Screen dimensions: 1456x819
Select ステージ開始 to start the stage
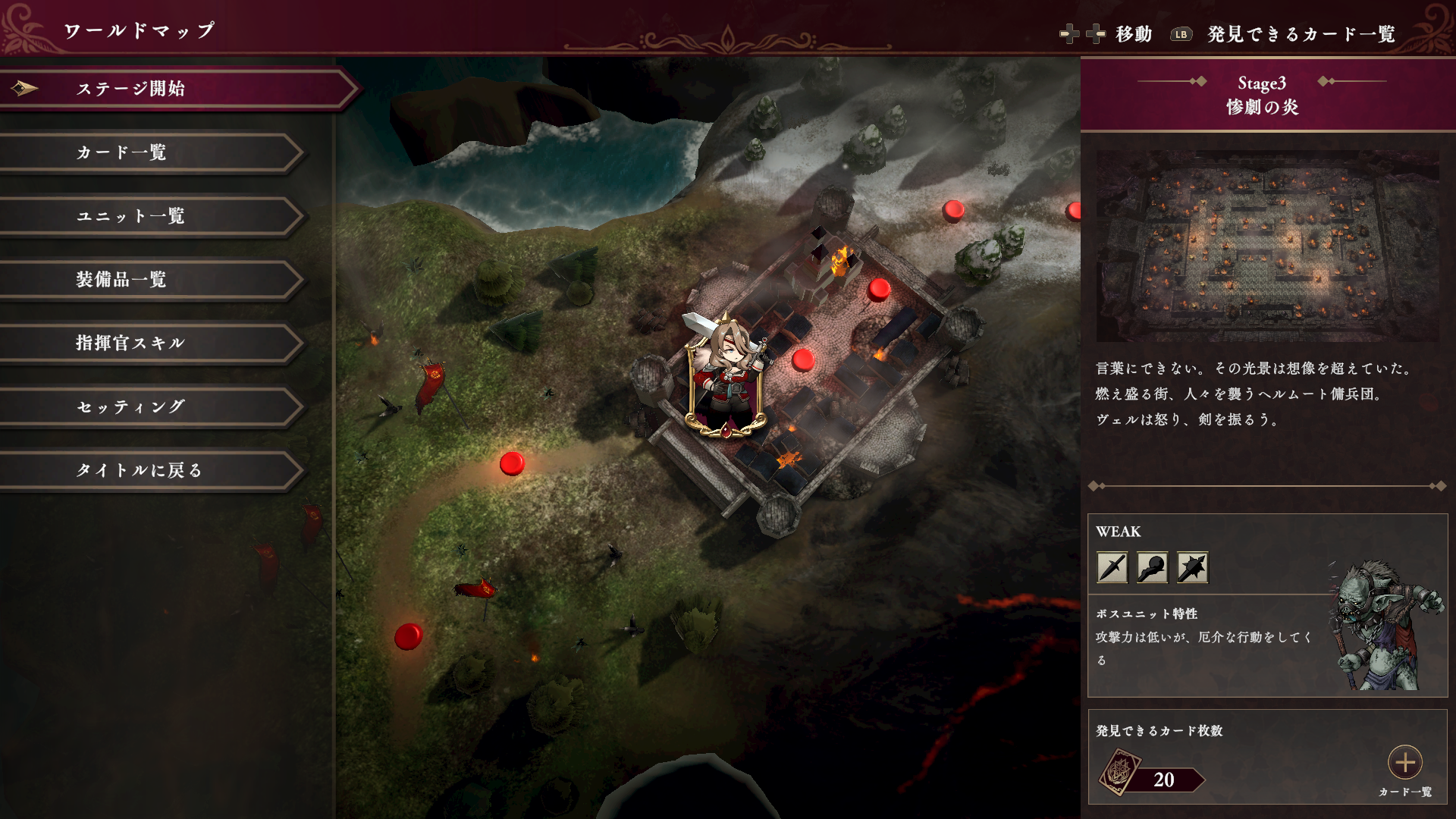[x=174, y=89]
